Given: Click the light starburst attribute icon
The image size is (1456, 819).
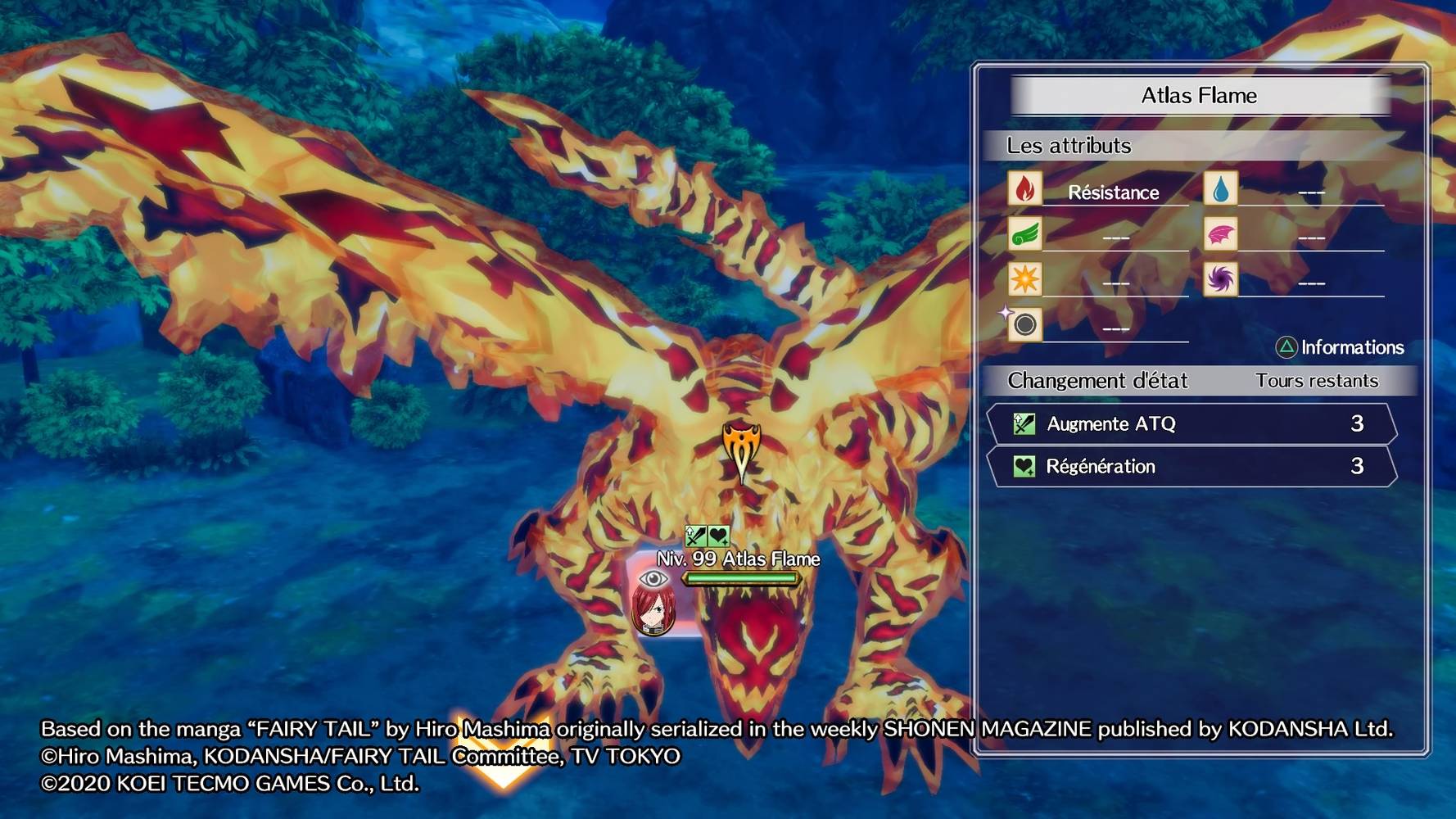Looking at the screenshot, I should pyautogui.click(x=1024, y=279).
